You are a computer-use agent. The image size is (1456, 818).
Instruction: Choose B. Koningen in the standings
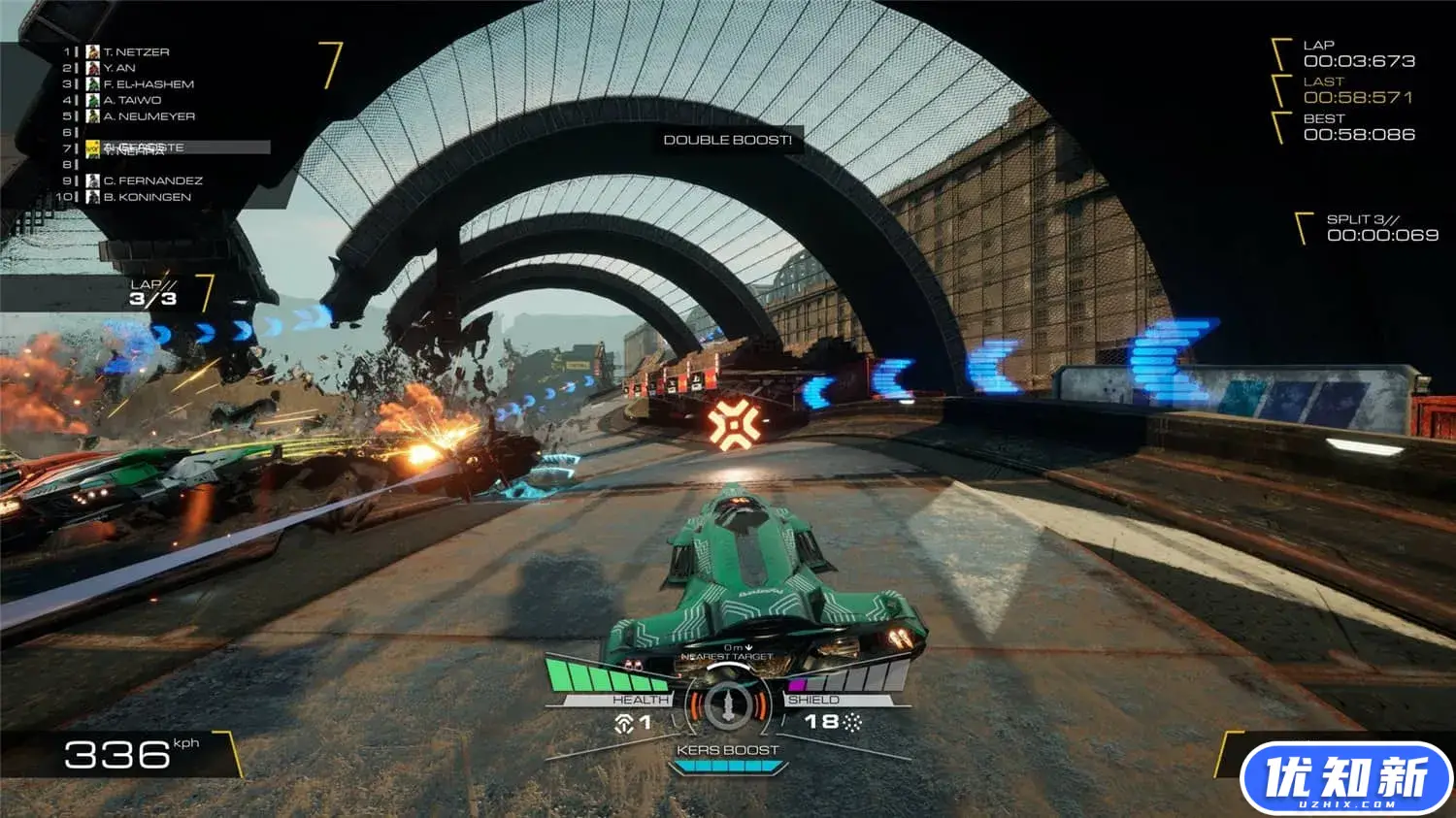pyautogui.click(x=147, y=197)
